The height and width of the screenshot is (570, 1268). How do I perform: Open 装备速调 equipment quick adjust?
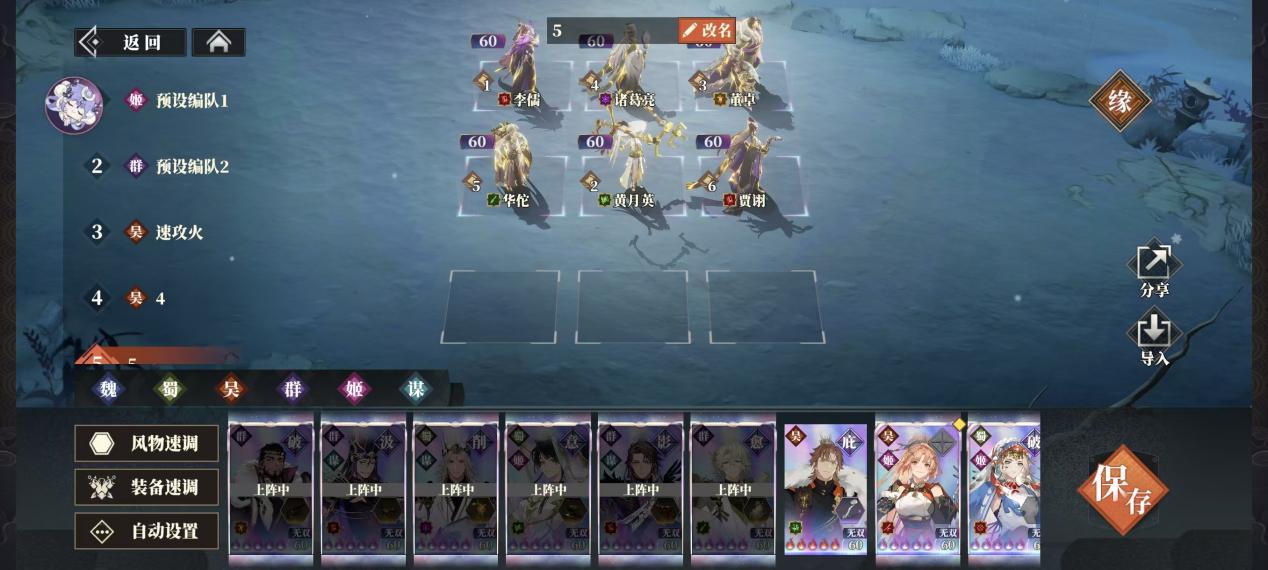pyautogui.click(x=146, y=487)
